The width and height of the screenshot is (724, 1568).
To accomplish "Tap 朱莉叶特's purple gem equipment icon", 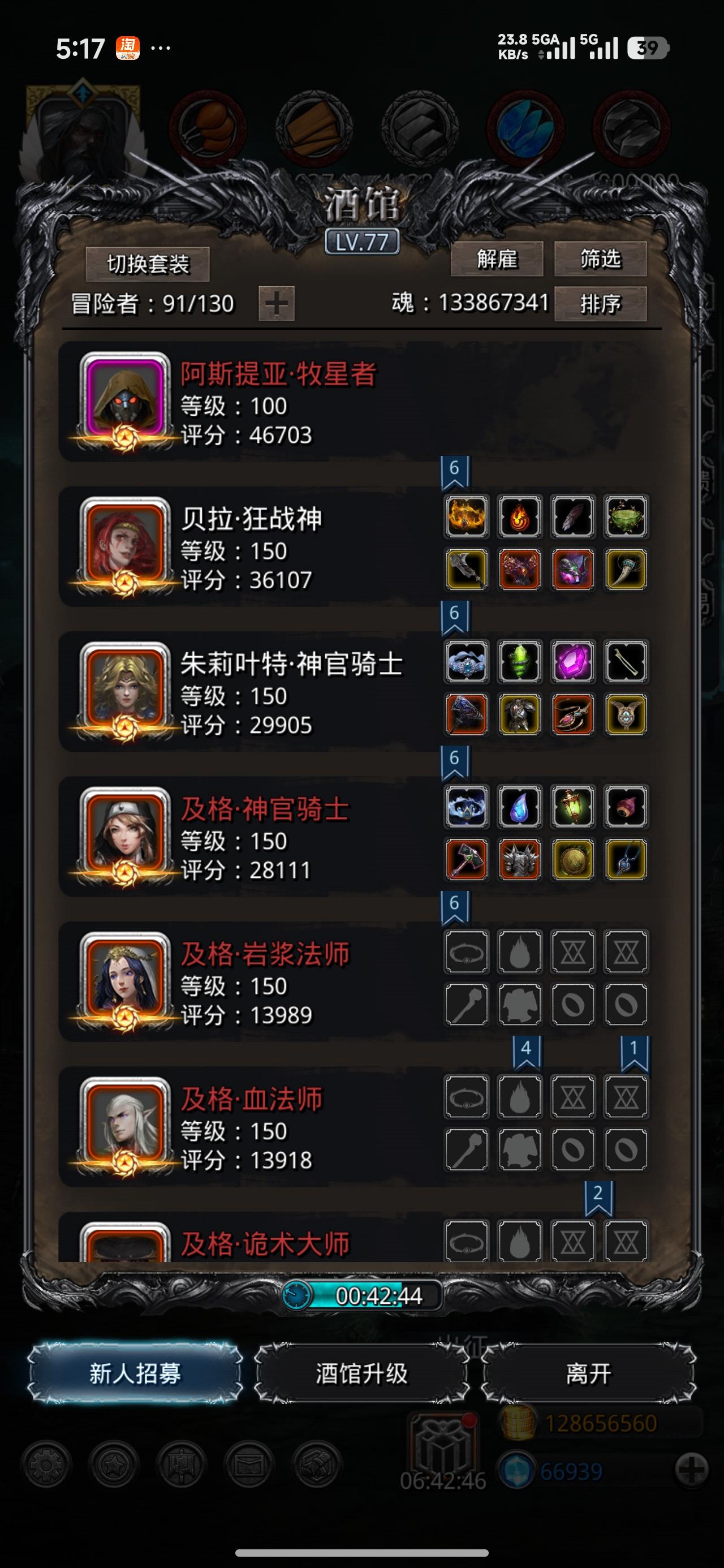I will [x=571, y=664].
